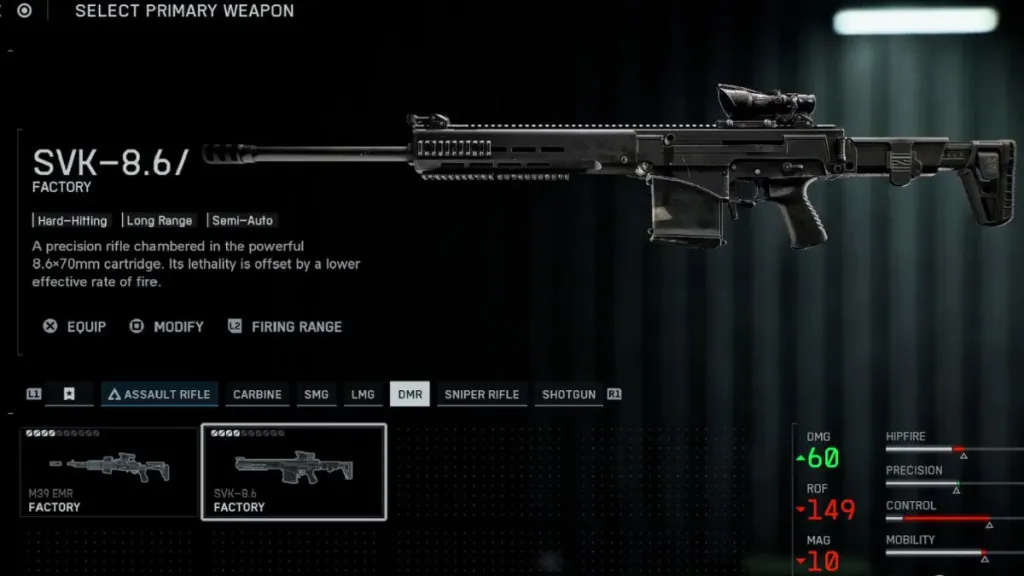Select the DMR category tab
The height and width of the screenshot is (576, 1024).
(x=409, y=394)
